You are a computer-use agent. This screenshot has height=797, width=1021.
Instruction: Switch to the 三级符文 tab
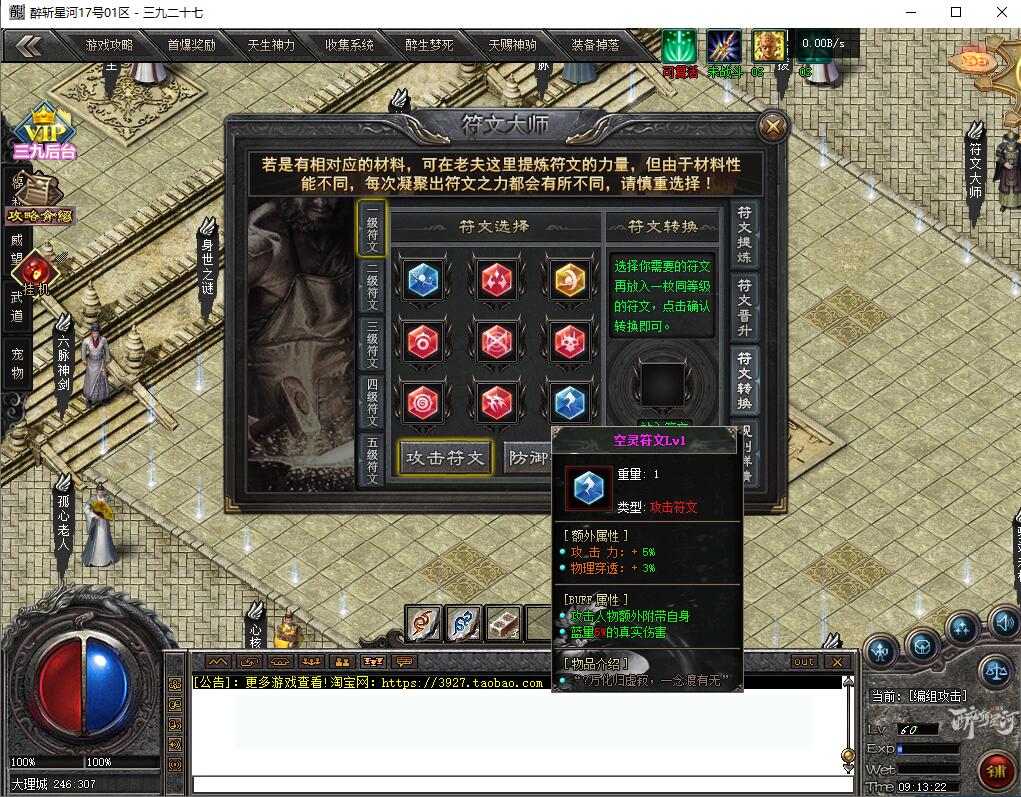click(372, 344)
